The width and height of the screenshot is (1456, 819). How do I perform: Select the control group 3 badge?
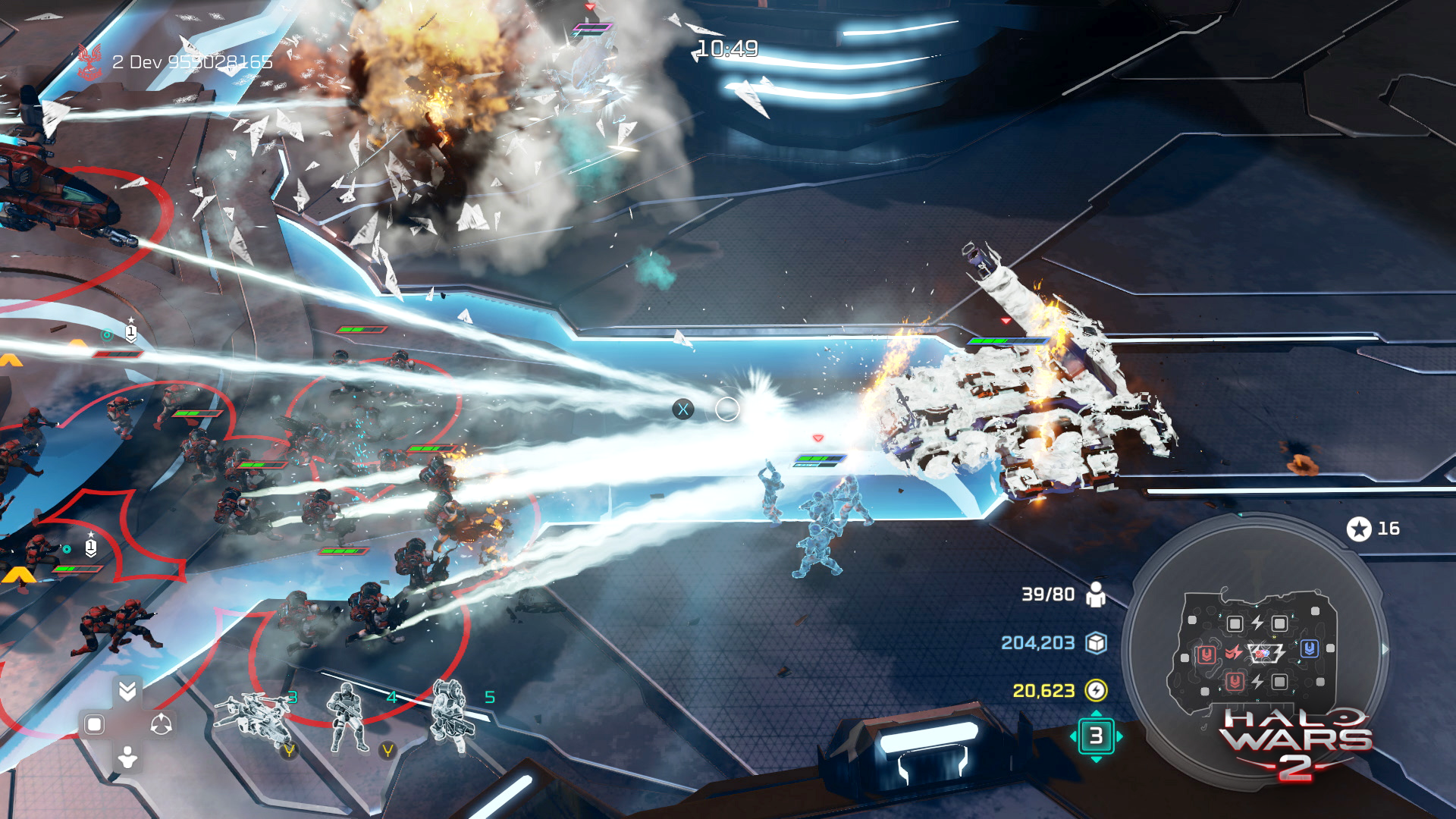[1096, 736]
